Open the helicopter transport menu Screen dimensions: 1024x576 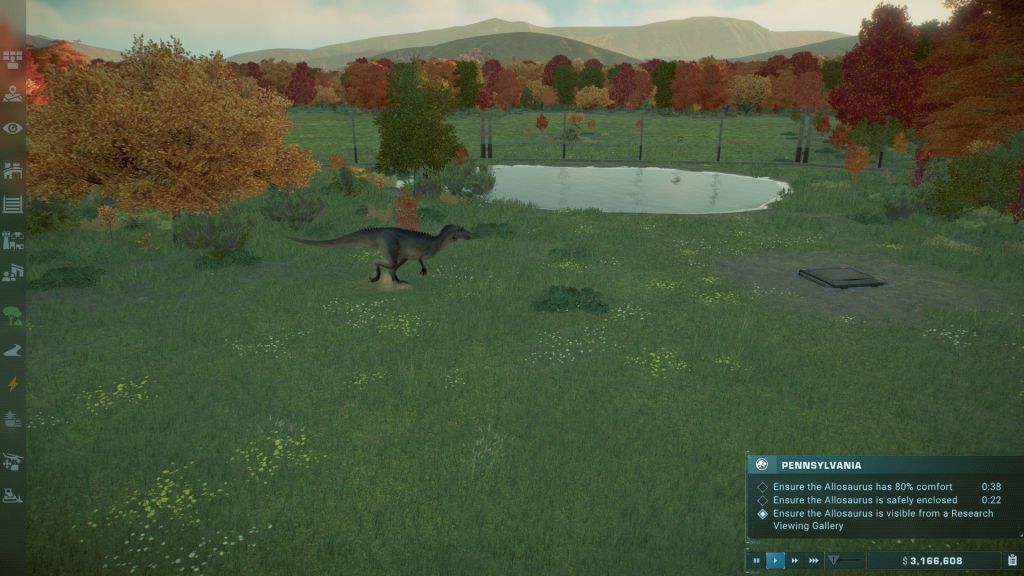[12, 461]
